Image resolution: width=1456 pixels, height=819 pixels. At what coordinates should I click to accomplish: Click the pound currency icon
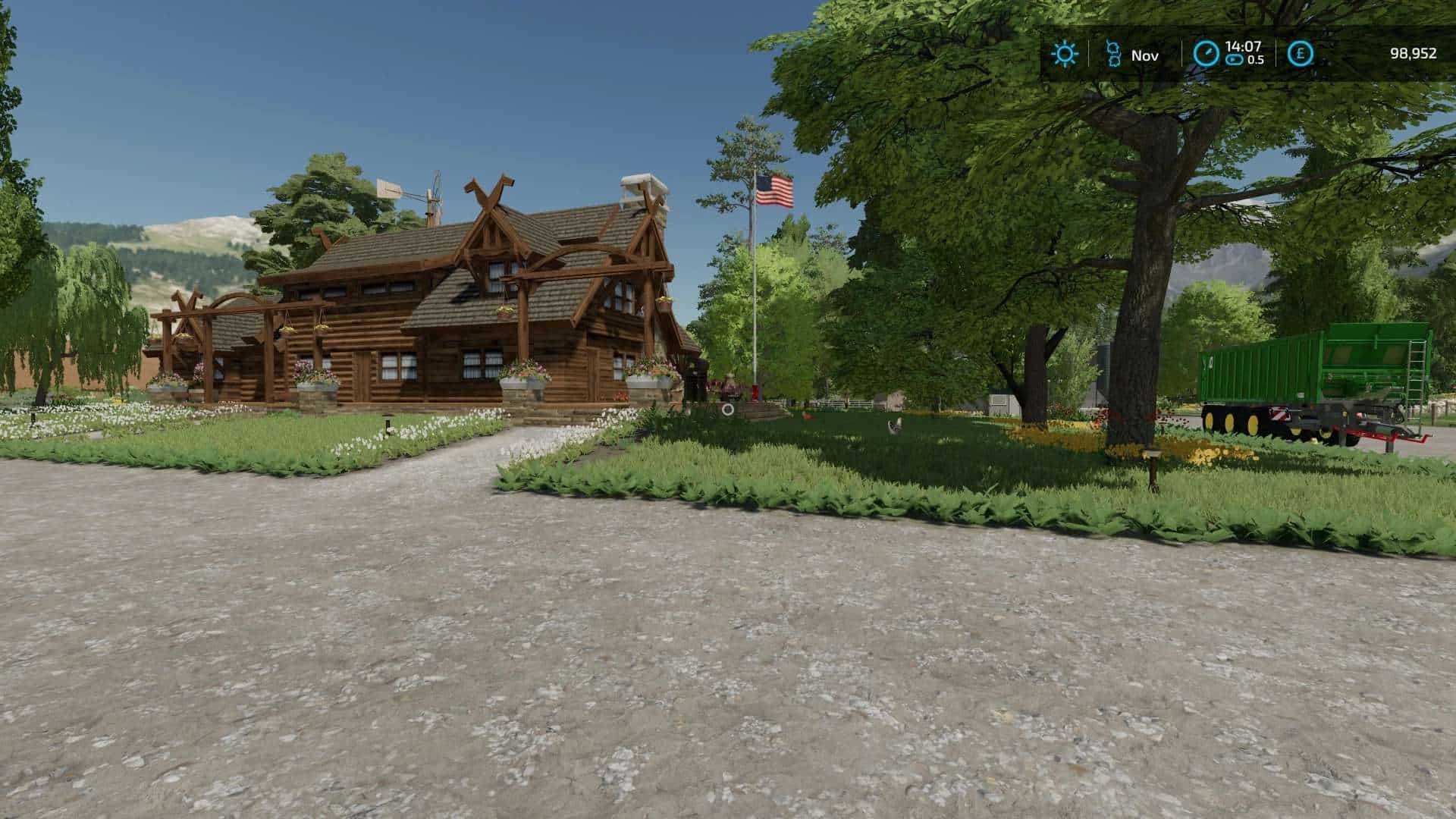1301,54
